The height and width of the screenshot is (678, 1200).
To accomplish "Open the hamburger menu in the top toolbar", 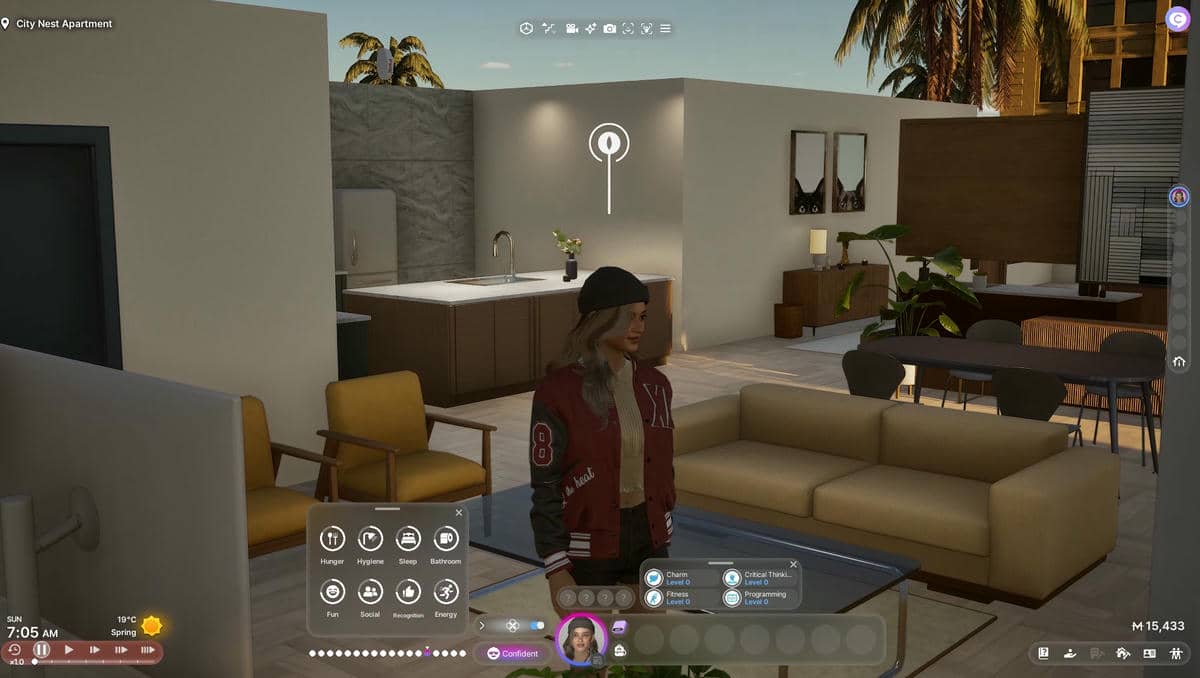I will click(x=666, y=28).
